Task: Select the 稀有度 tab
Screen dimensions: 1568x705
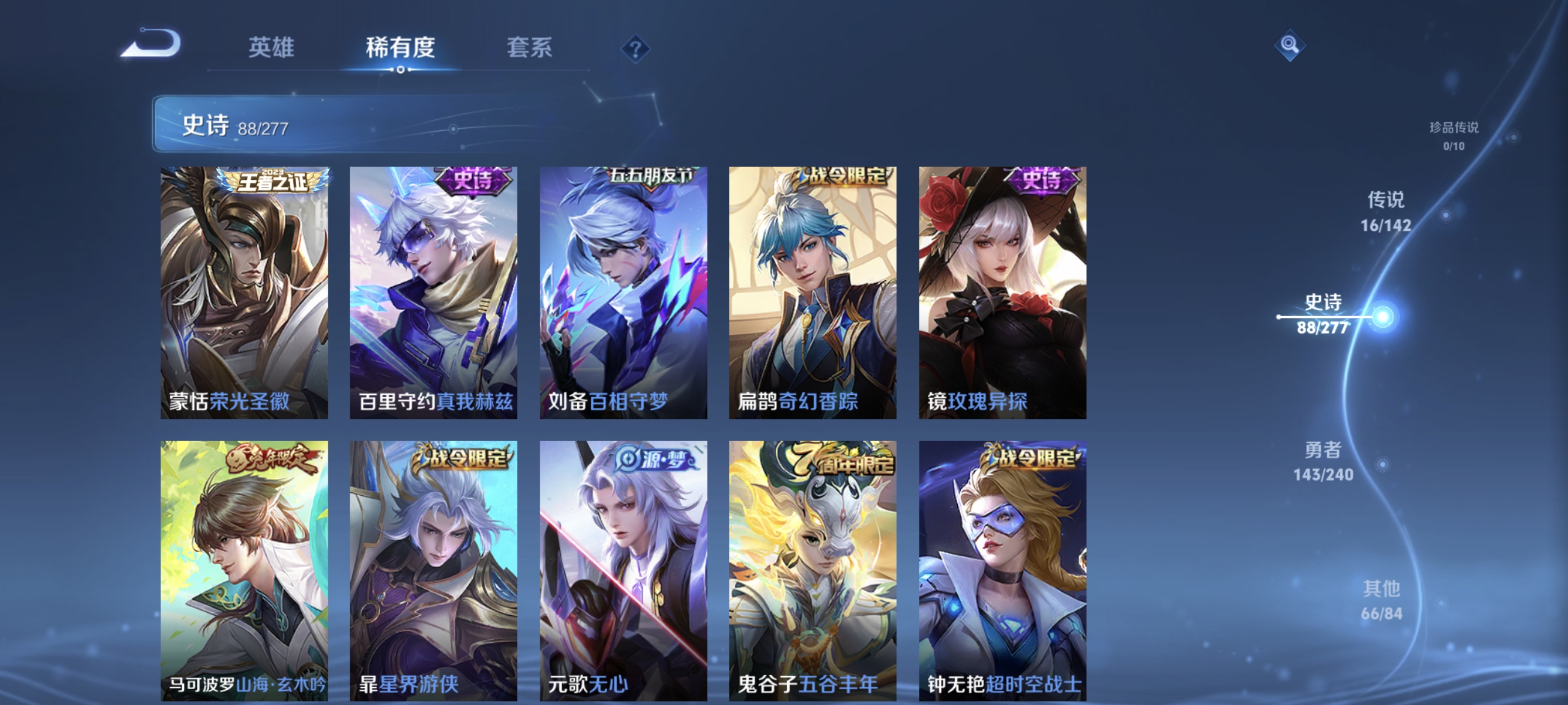Action: coord(401,49)
